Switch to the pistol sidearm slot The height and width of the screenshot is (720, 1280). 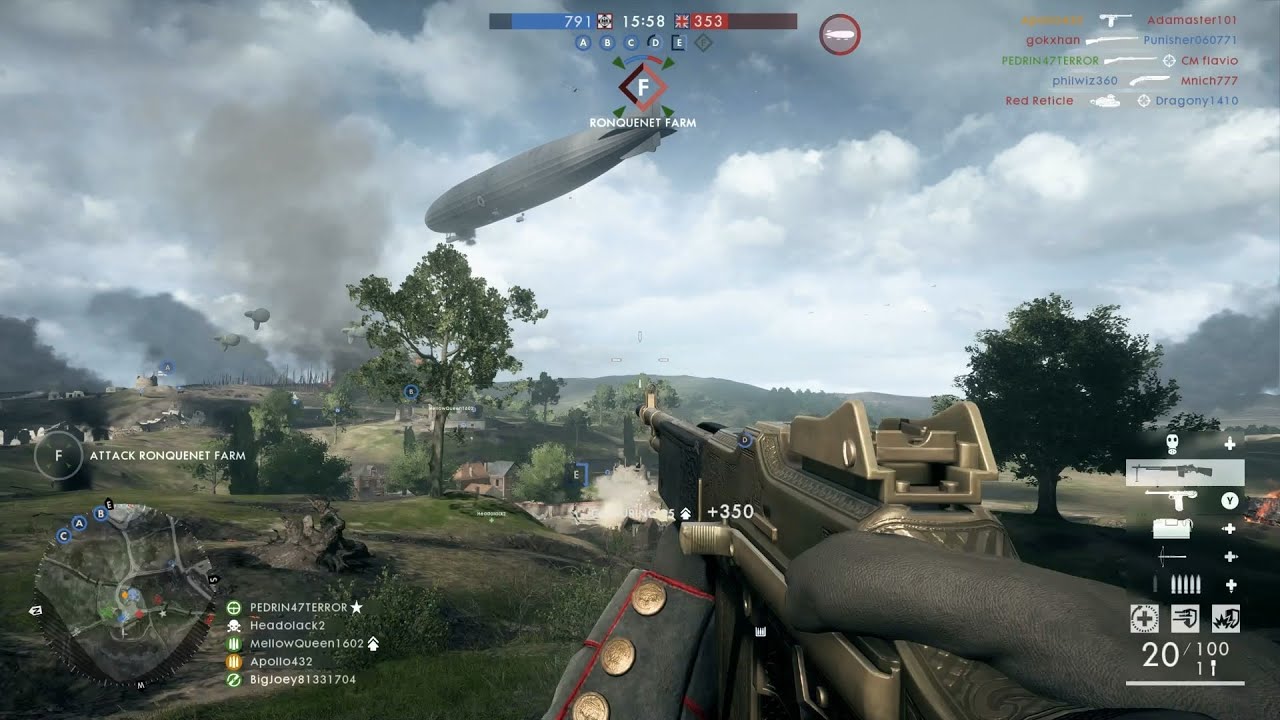(x=1171, y=500)
